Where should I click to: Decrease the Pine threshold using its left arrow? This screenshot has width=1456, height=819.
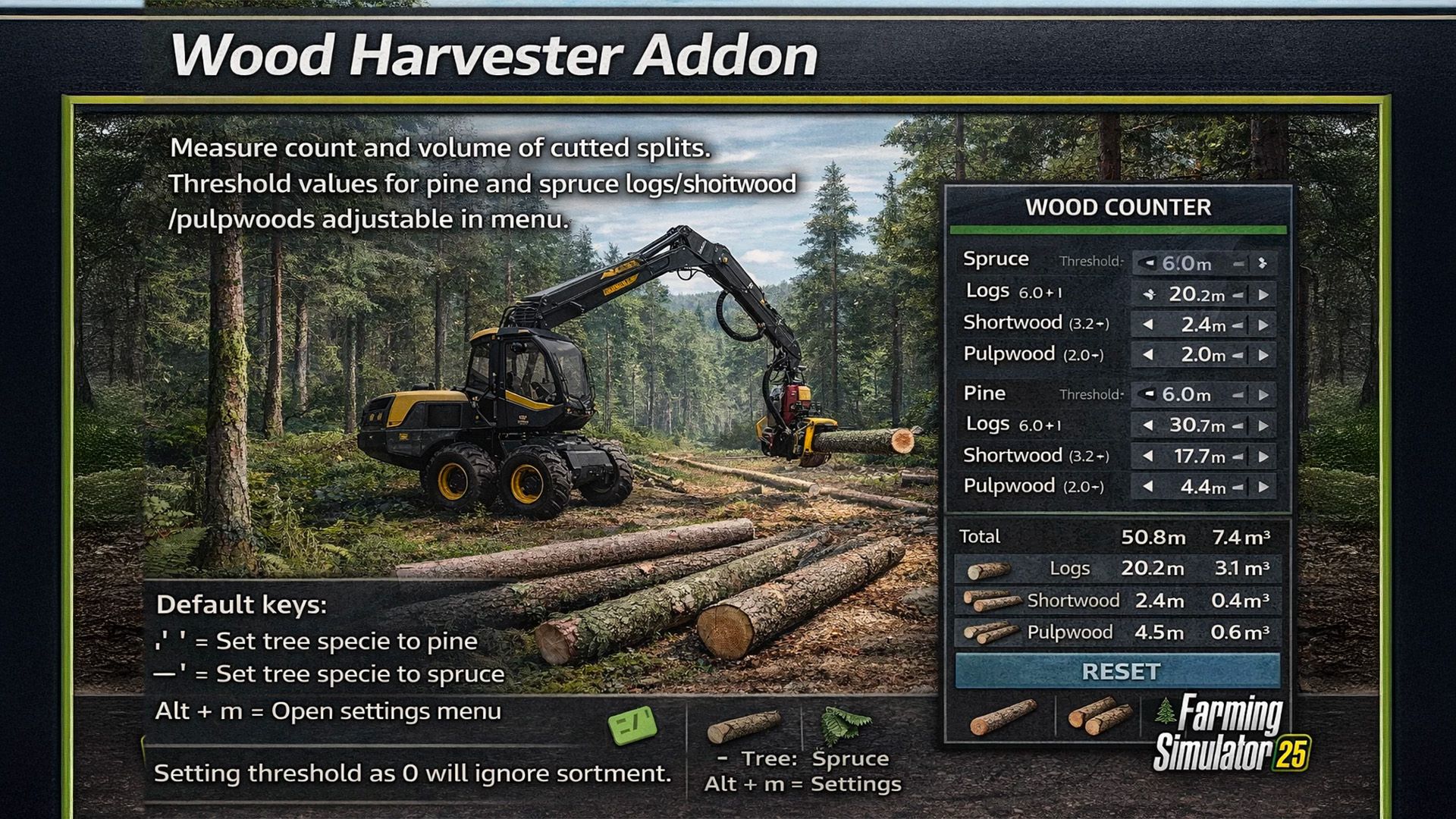(1149, 394)
